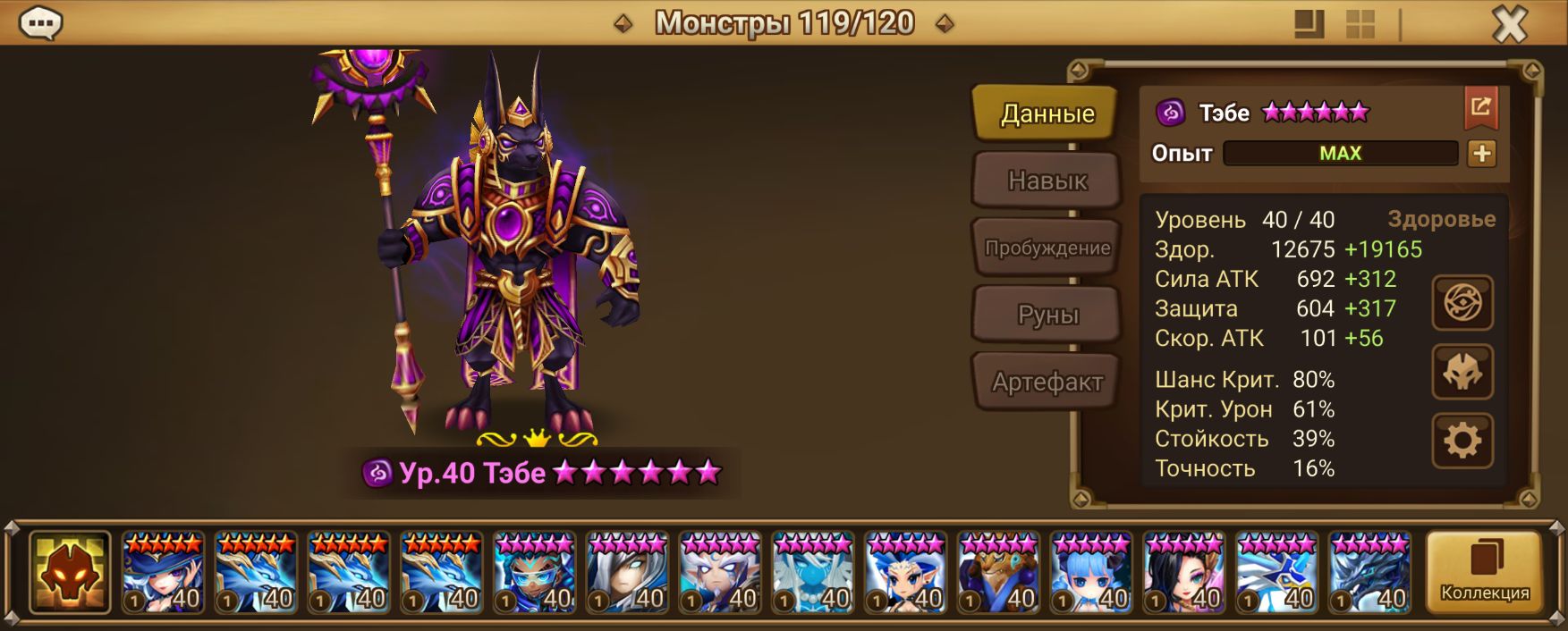Open the Коллекция button
This screenshot has width=1568, height=631.
click(1485, 572)
